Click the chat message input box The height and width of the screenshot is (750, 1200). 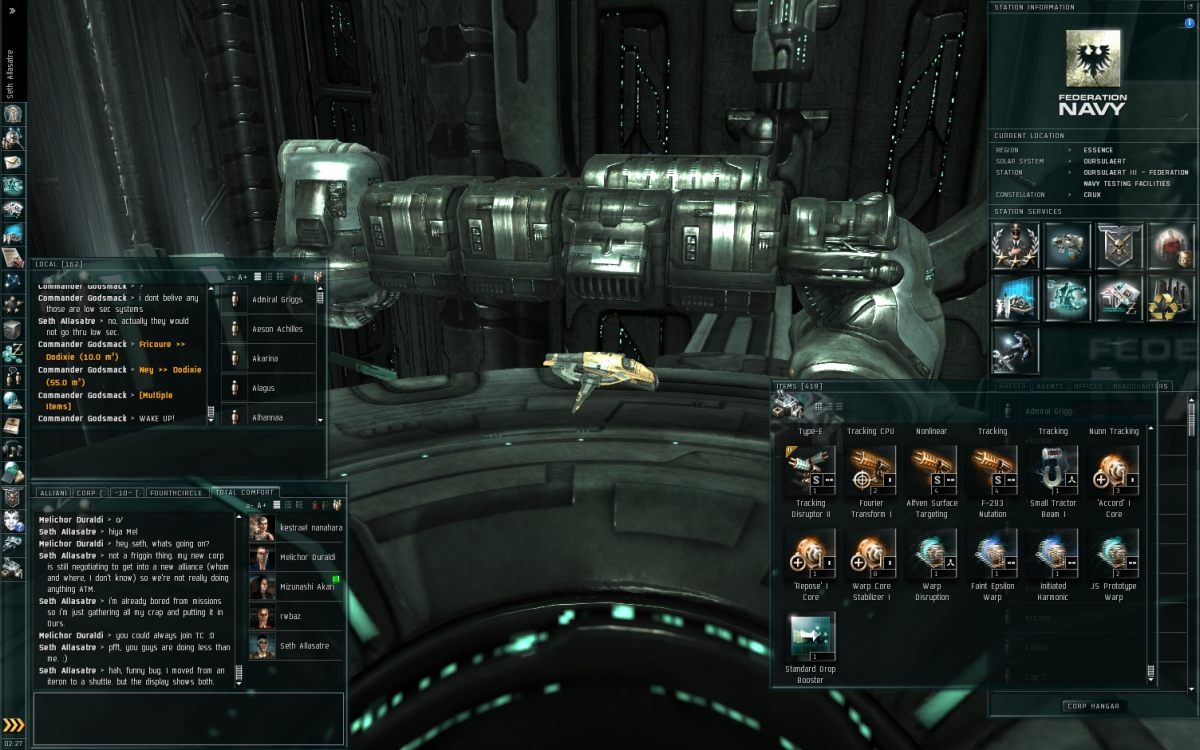pyautogui.click(x=188, y=717)
